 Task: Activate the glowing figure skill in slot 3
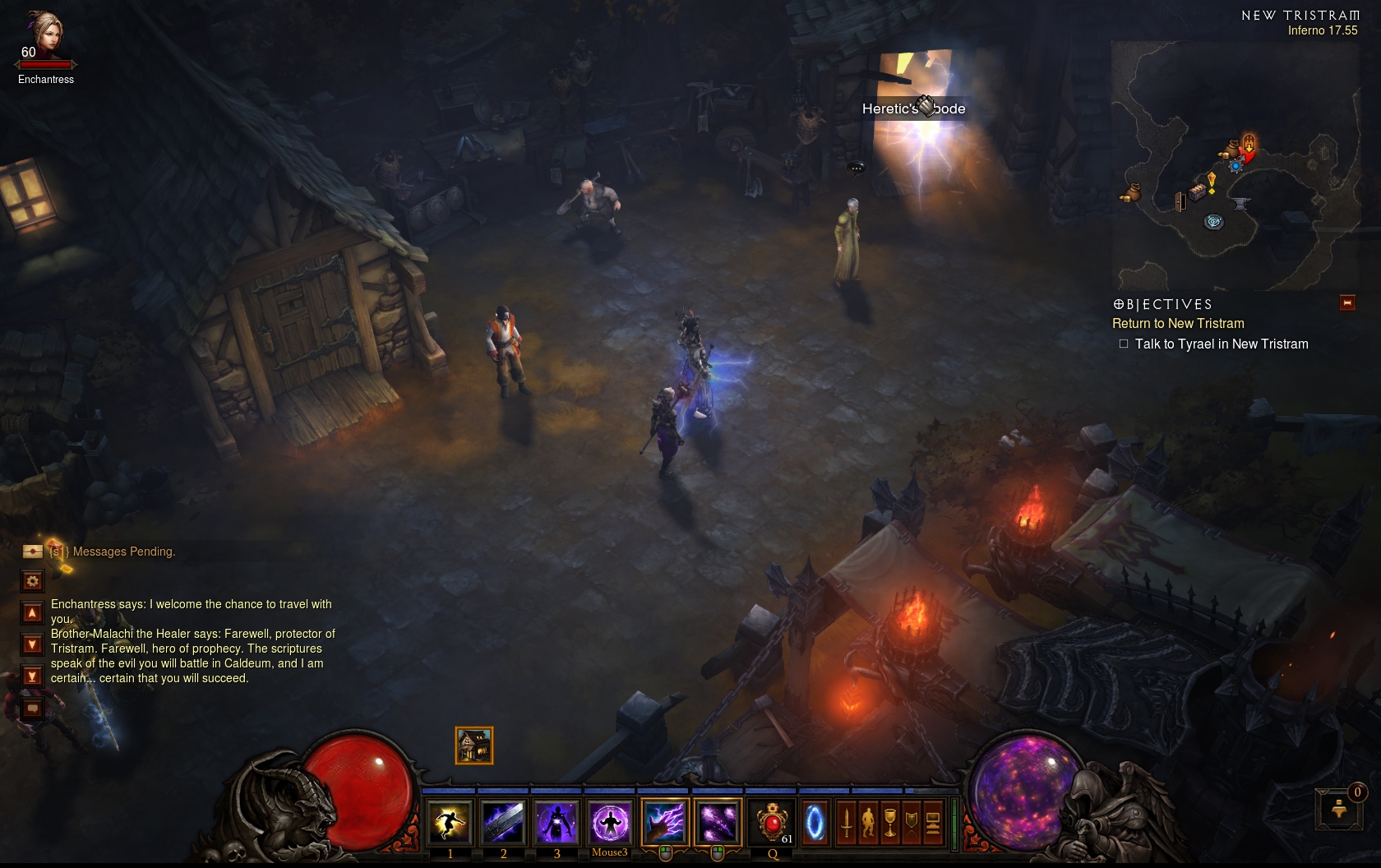click(557, 821)
